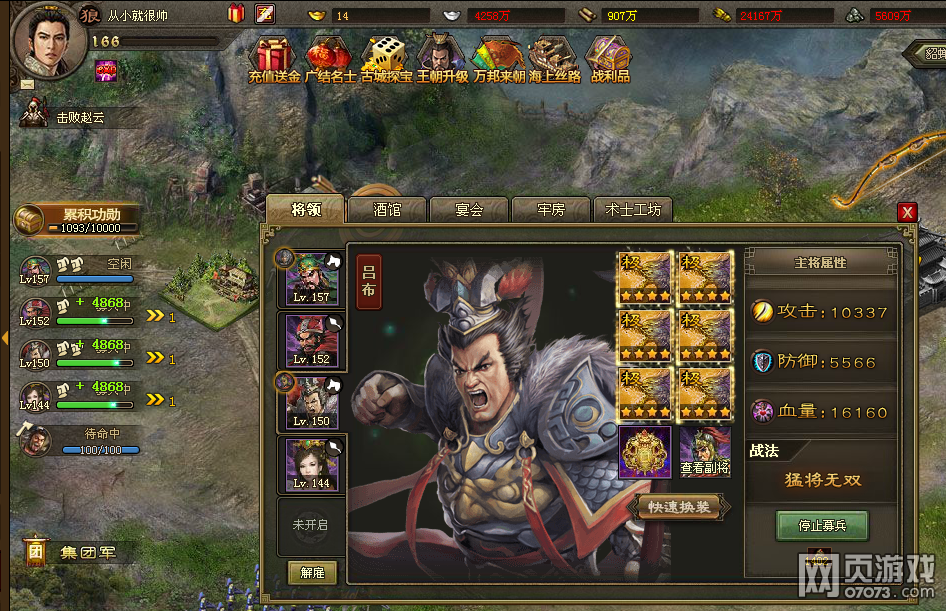Select the 牢房 tab
This screenshot has height=611, width=946.
point(551,210)
